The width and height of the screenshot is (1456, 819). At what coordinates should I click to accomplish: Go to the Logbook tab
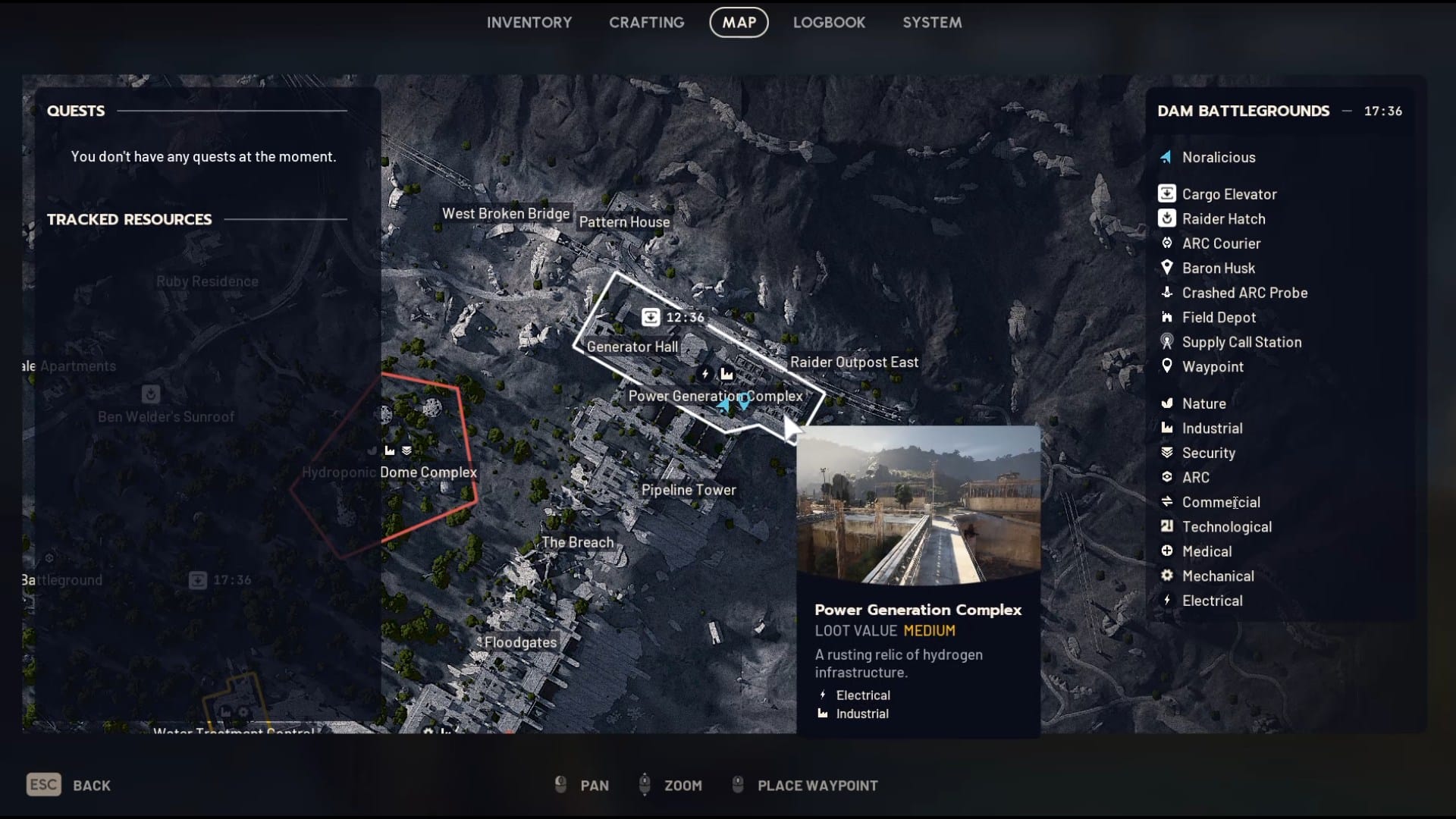click(x=829, y=23)
